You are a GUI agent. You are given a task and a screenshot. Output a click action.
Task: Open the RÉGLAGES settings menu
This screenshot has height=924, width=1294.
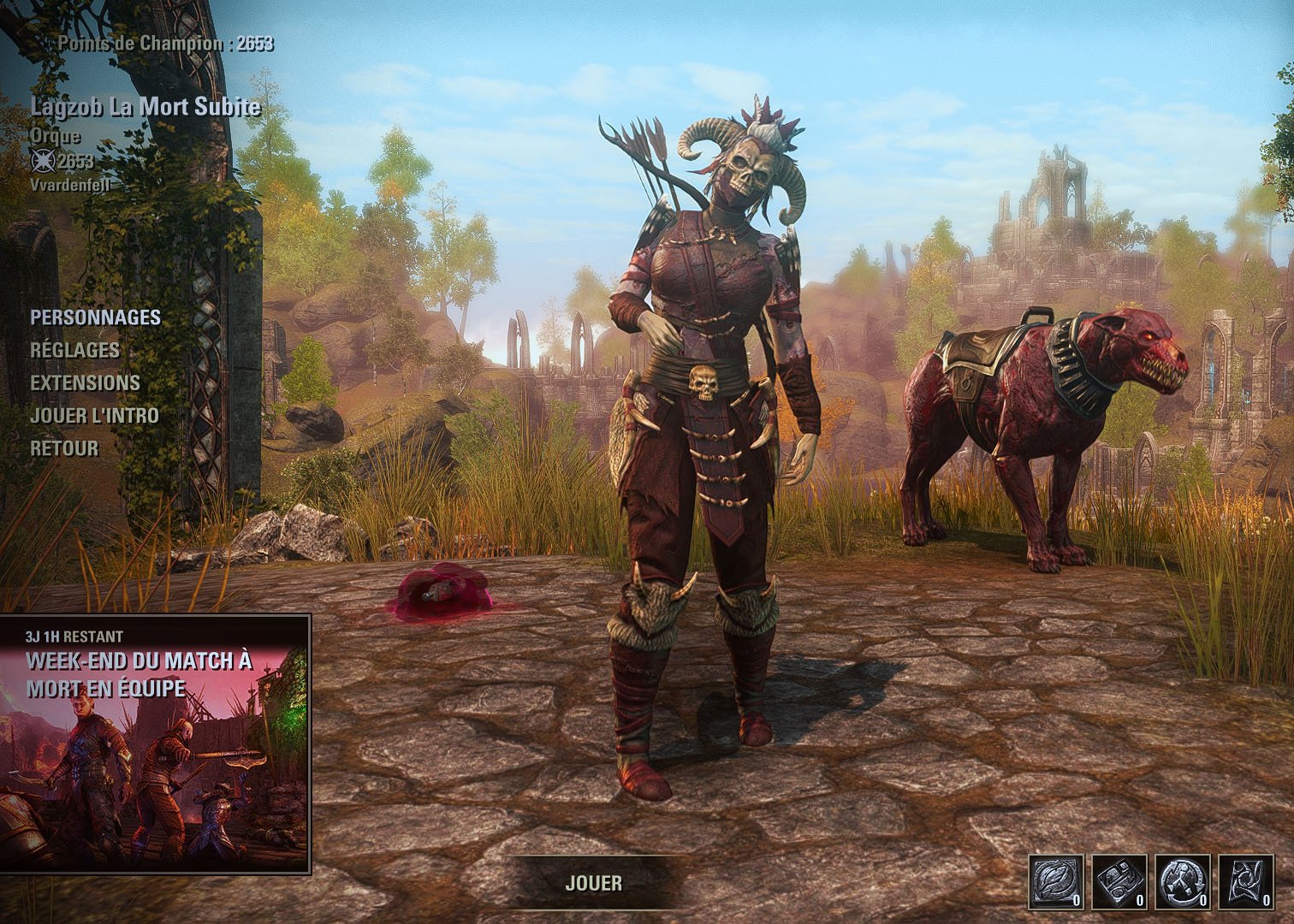pos(74,350)
